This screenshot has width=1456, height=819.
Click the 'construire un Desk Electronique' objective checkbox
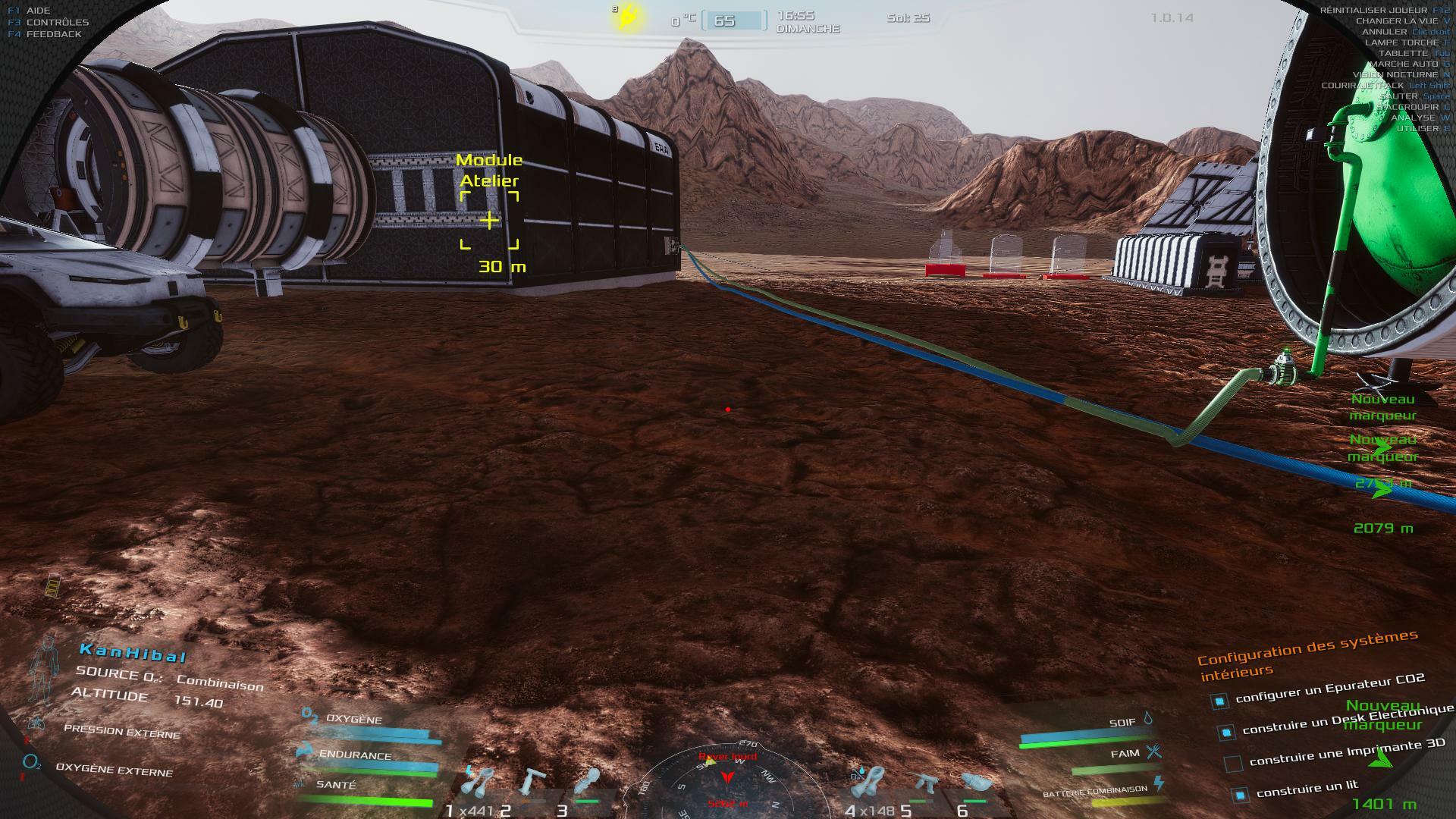[x=1225, y=732]
